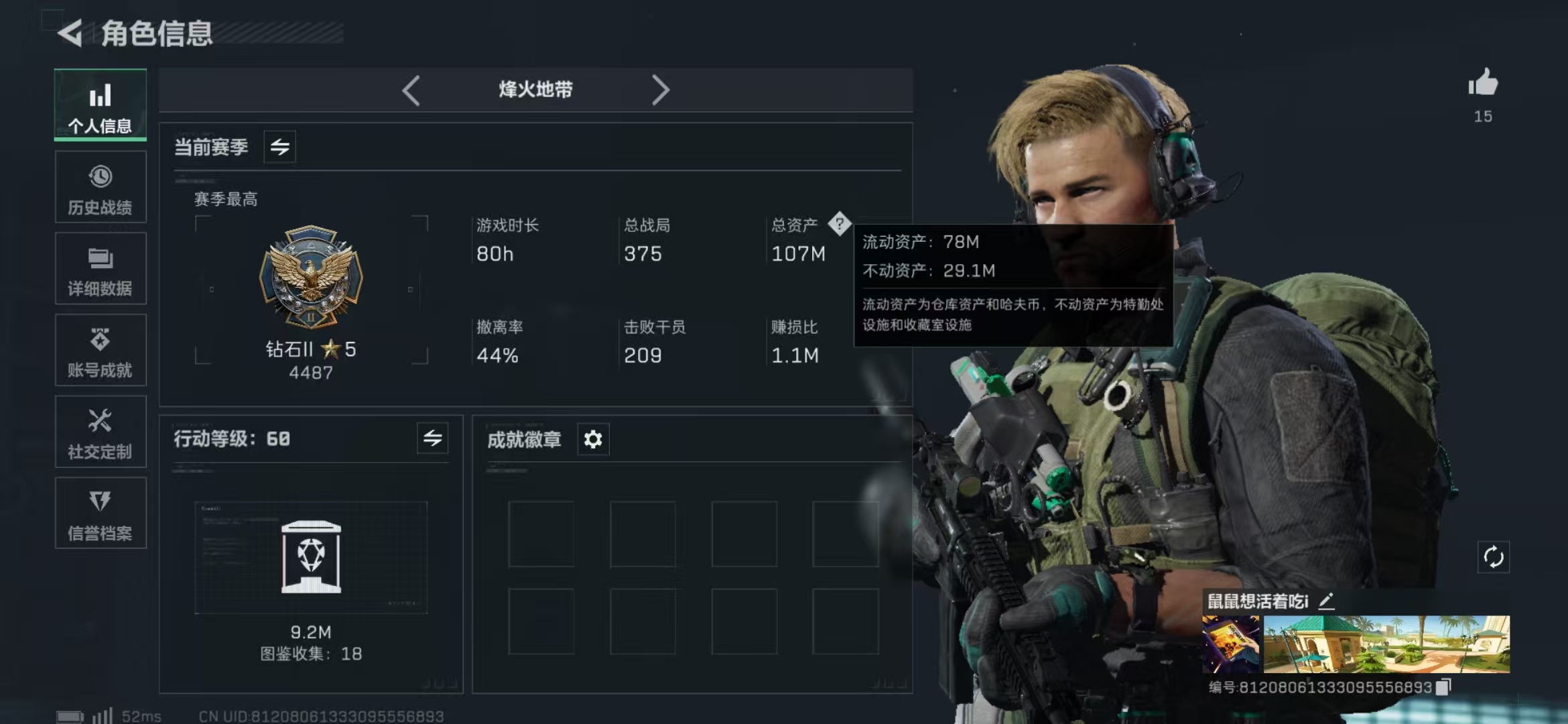The image size is (1568, 724).
Task: Select the 烽火地带 mode tab
Action: (536, 89)
